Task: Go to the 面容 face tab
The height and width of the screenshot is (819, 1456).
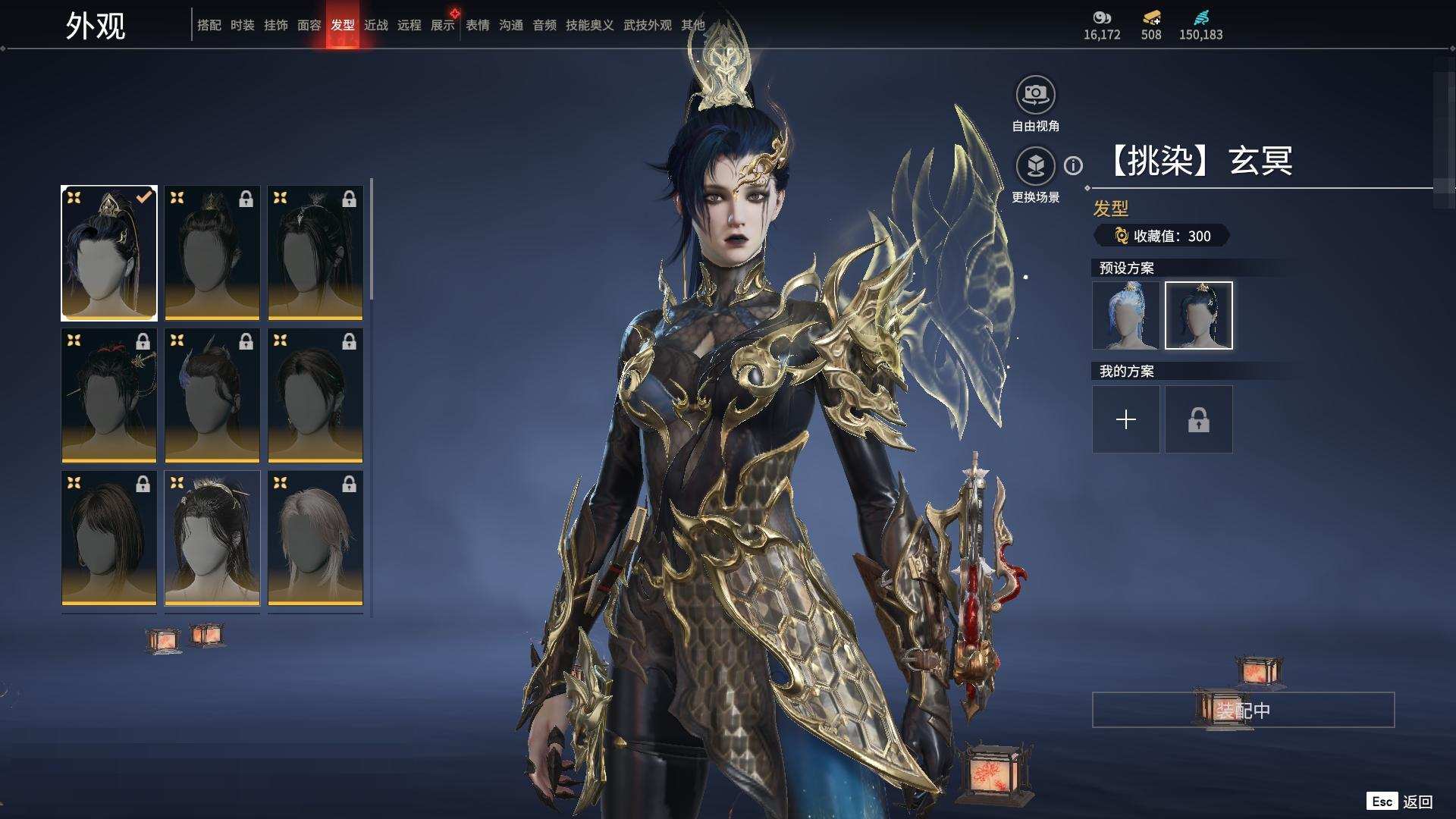Action: click(309, 25)
